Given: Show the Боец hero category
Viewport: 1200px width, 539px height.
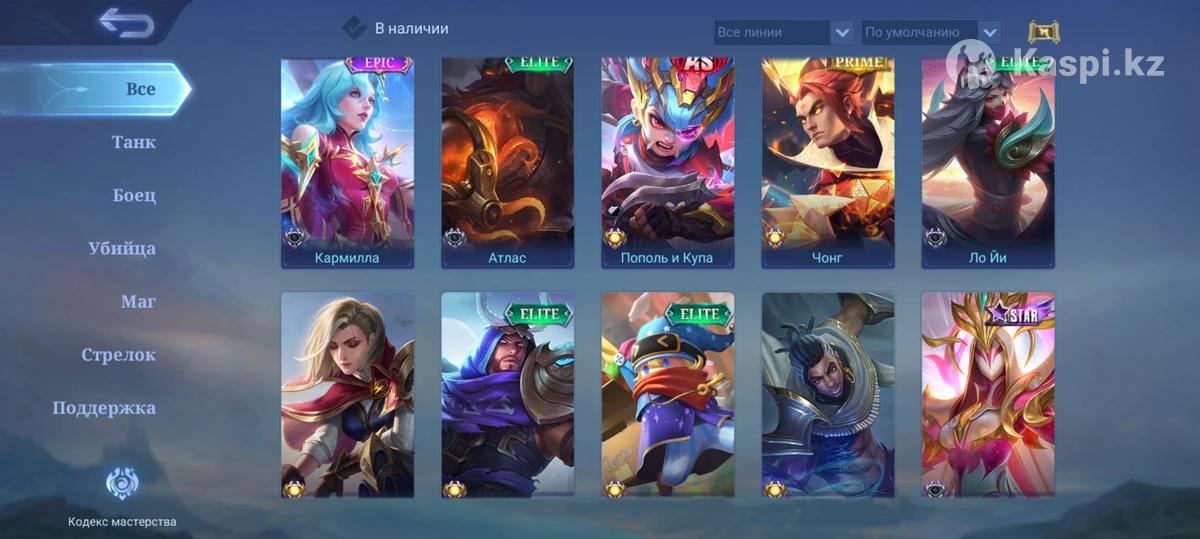Looking at the screenshot, I should [x=134, y=195].
